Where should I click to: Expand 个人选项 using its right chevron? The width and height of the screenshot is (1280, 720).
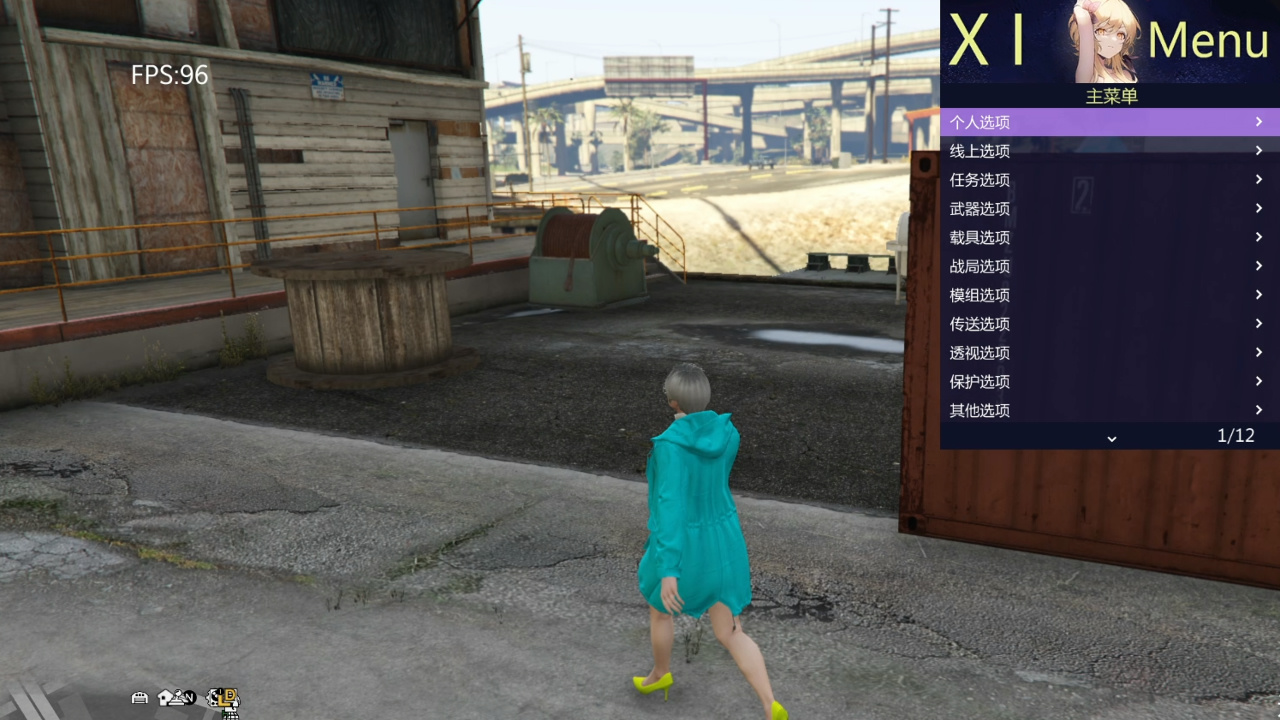(x=1258, y=121)
